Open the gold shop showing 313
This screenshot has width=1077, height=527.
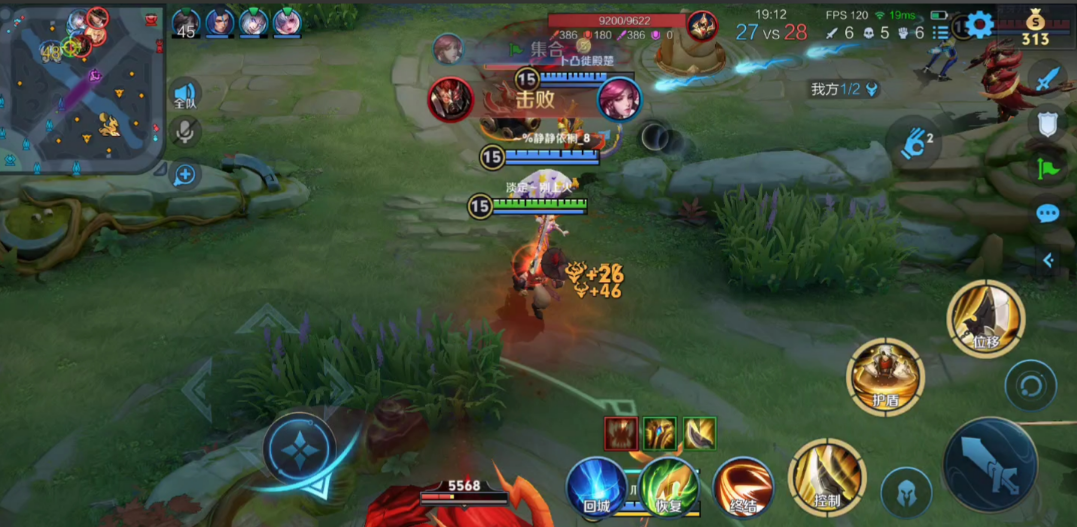pos(1035,27)
